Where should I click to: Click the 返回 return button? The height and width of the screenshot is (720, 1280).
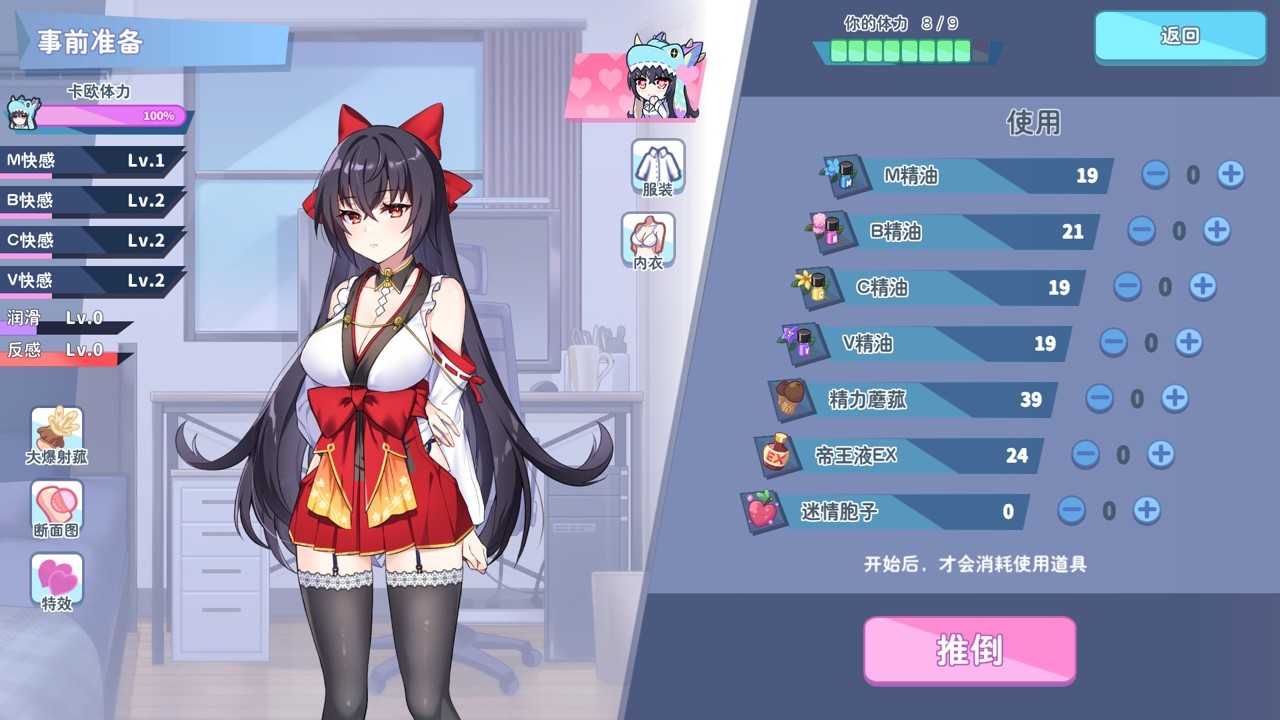pos(1180,37)
